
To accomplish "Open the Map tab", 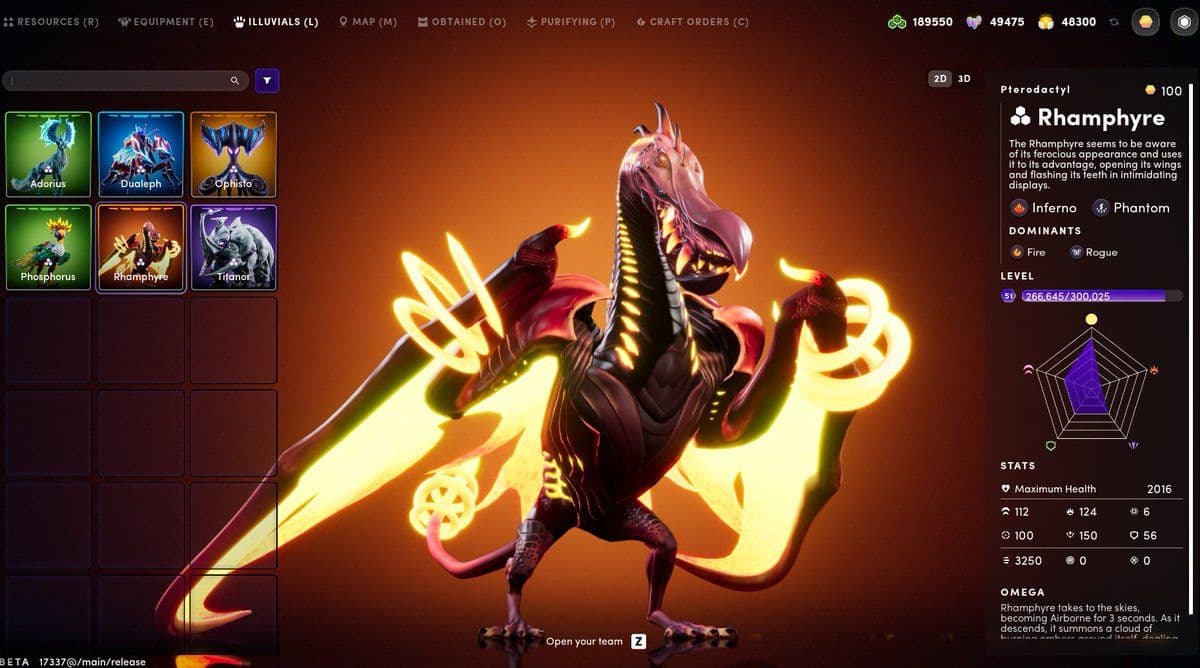I will 368,22.
